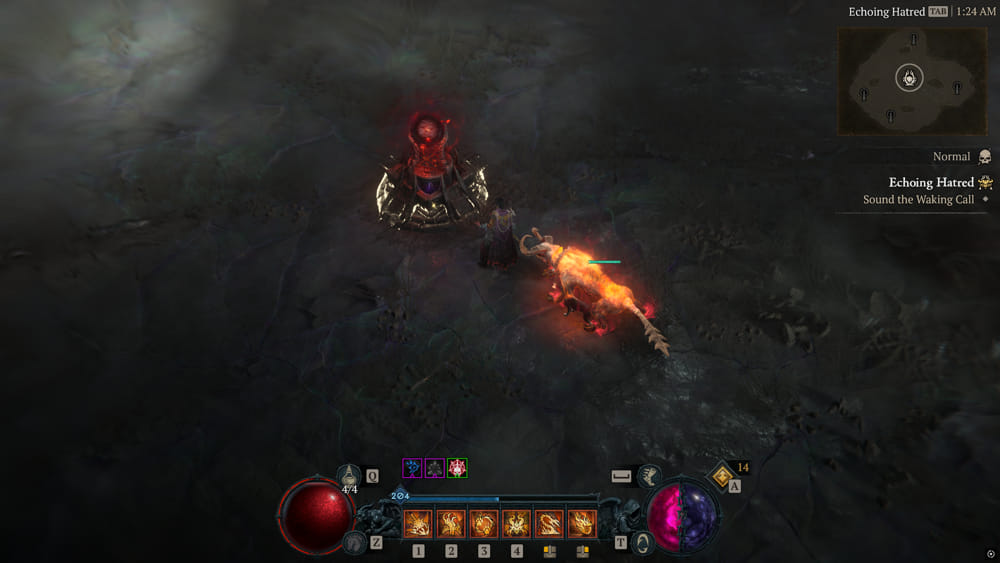1000x563 pixels.
Task: Activate the skill in hotbar slot 4
Action: [516, 524]
